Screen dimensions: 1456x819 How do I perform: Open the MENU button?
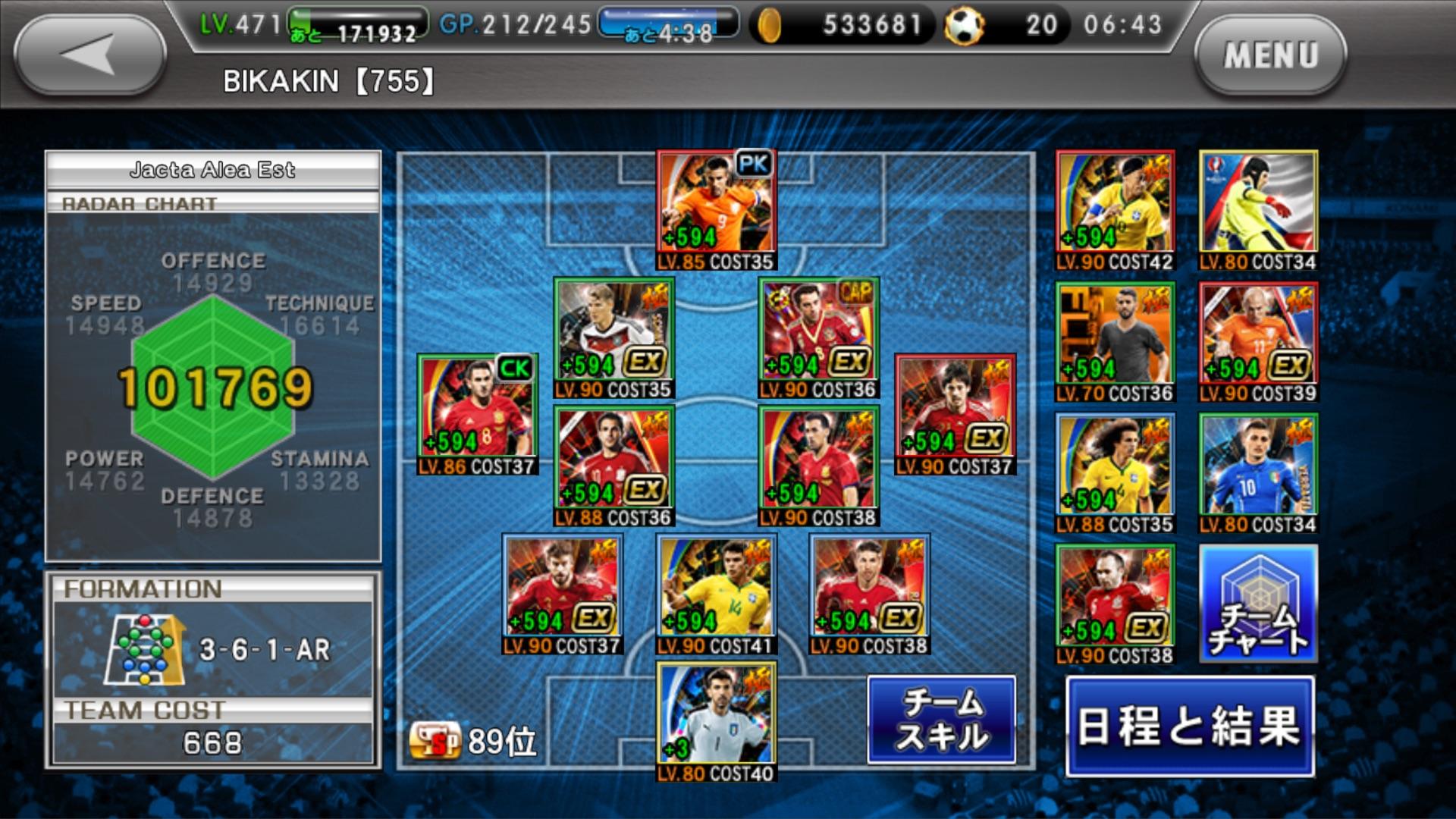tap(1270, 55)
